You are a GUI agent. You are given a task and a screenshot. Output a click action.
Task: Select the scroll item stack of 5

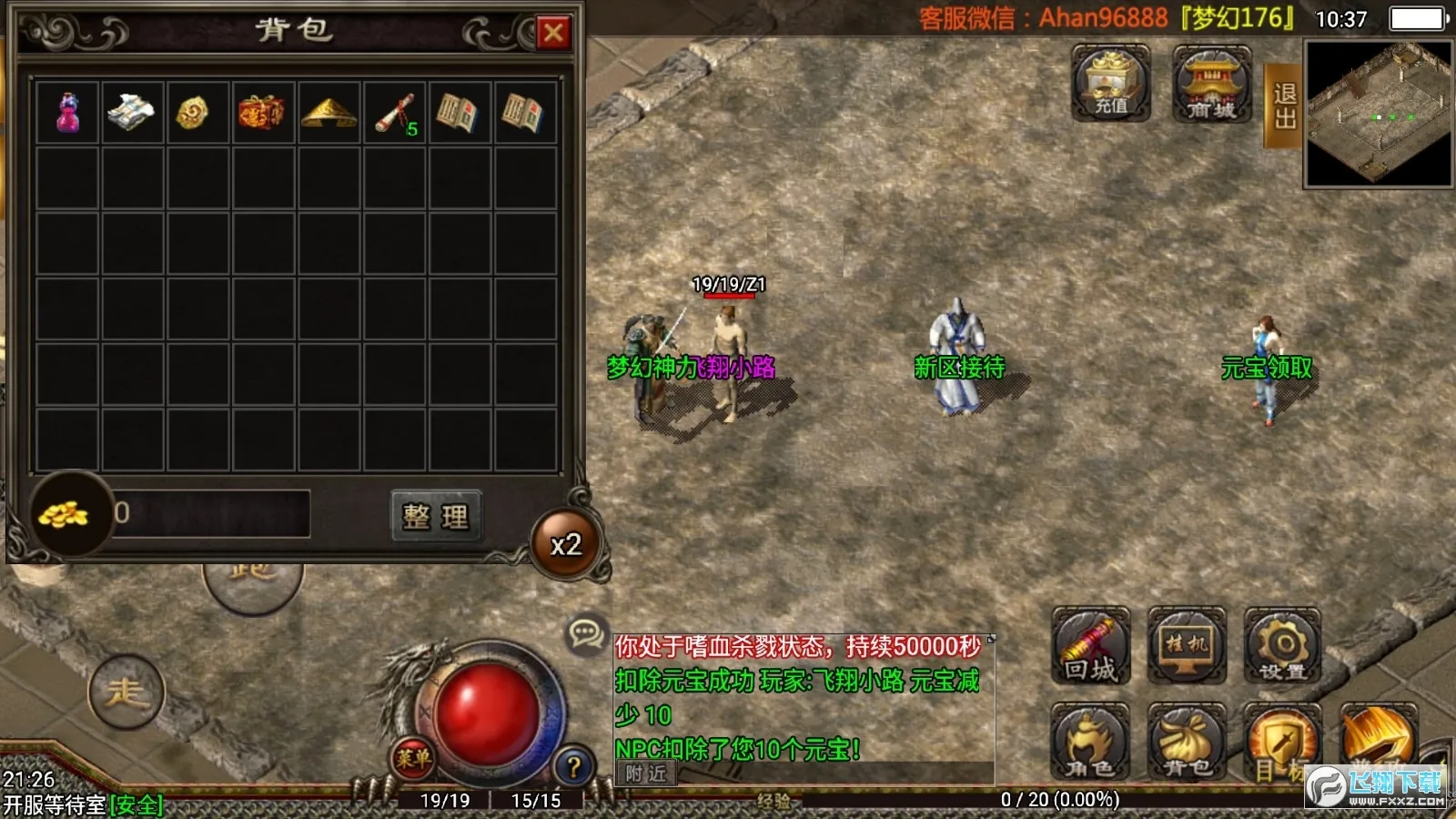tap(395, 112)
